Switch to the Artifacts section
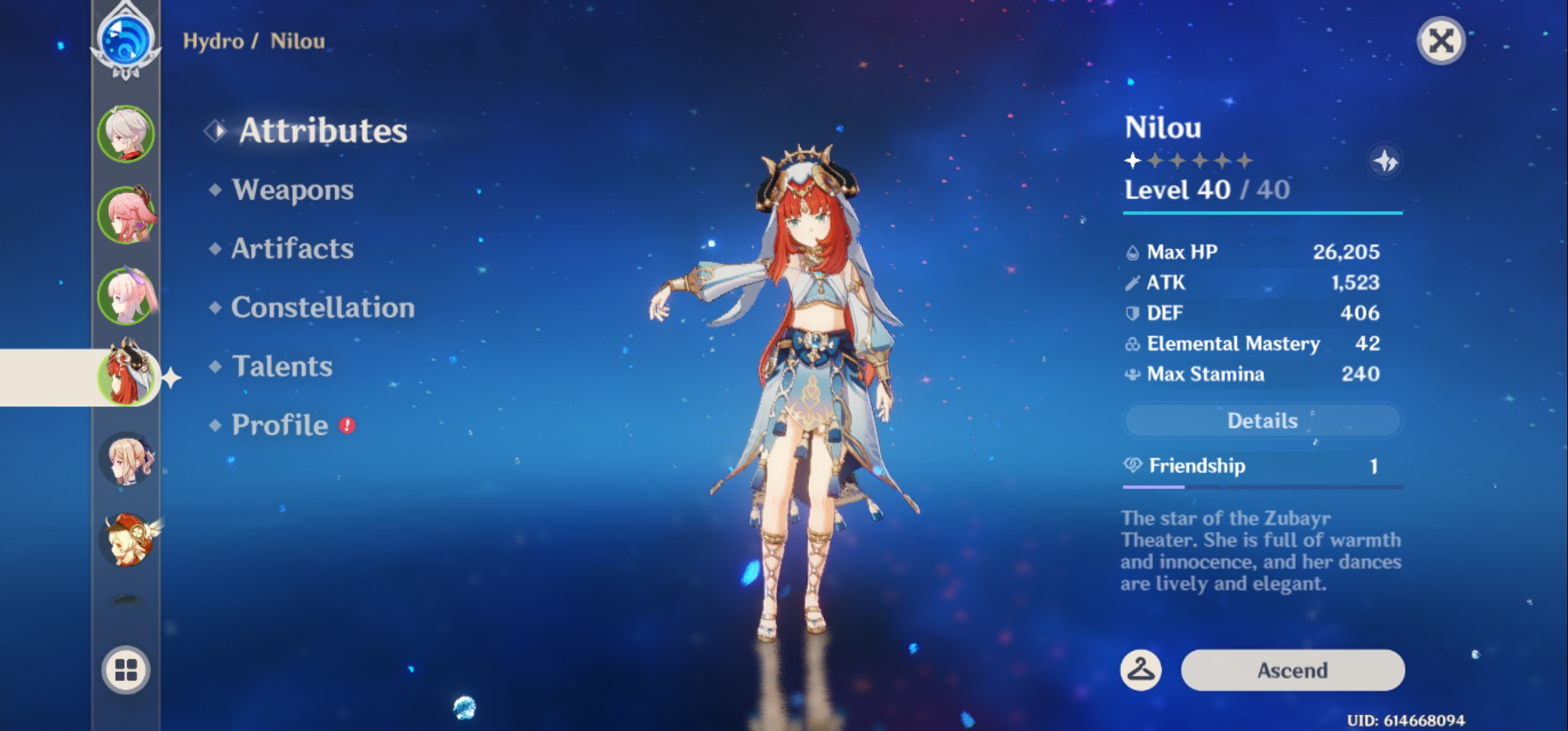The width and height of the screenshot is (1568, 731). [x=291, y=249]
